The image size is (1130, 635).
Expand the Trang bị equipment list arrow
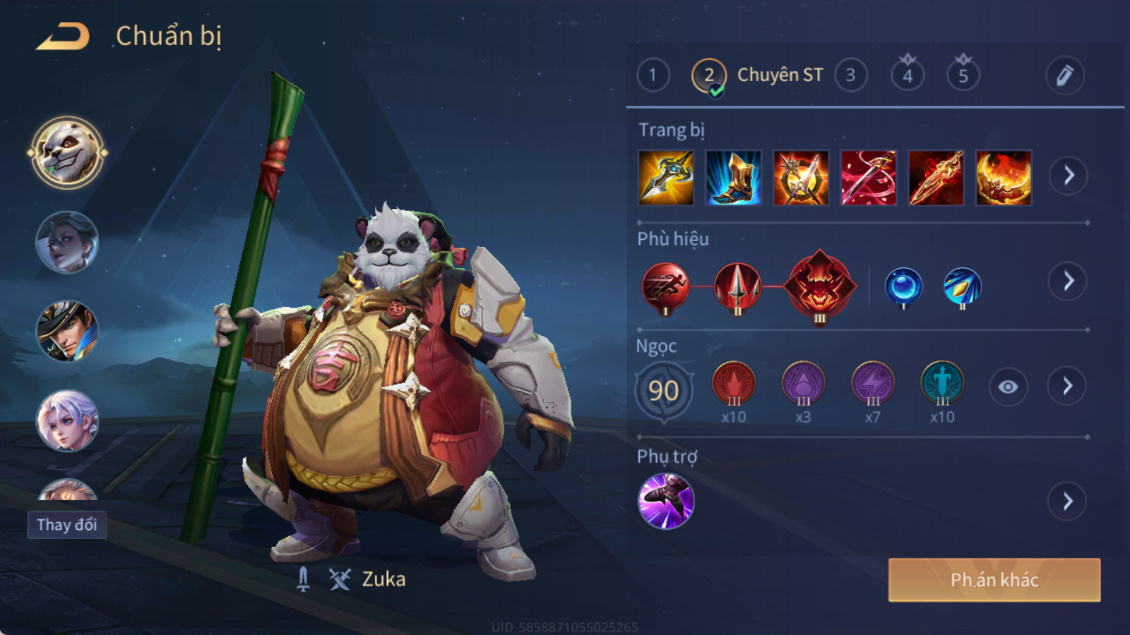[1068, 176]
